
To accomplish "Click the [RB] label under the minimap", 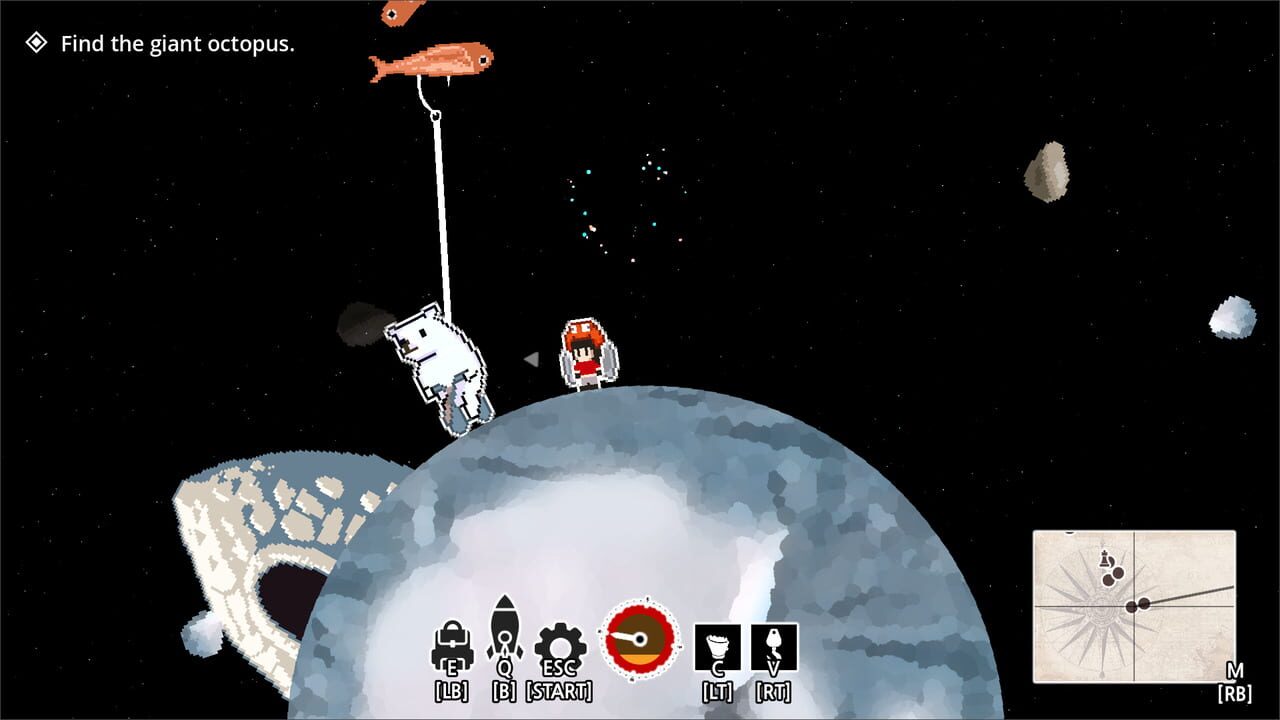I will click(1233, 692).
